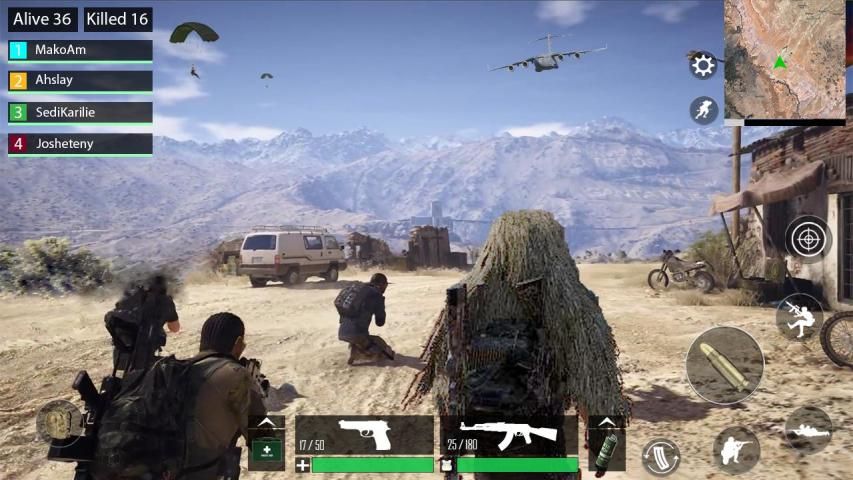The height and width of the screenshot is (480, 853).
Task: Expand the arrow above the grenade
Action: tap(607, 424)
